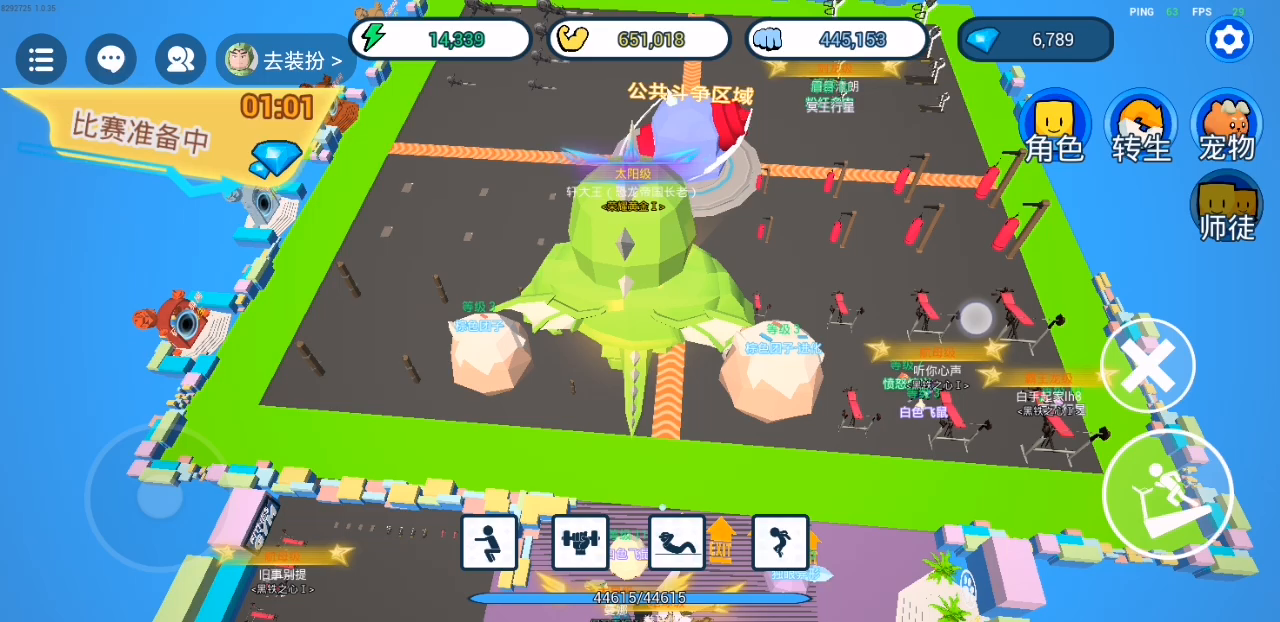Tap the 去装扮 dress-up button
This screenshot has height=622, width=1280.
click(286, 60)
